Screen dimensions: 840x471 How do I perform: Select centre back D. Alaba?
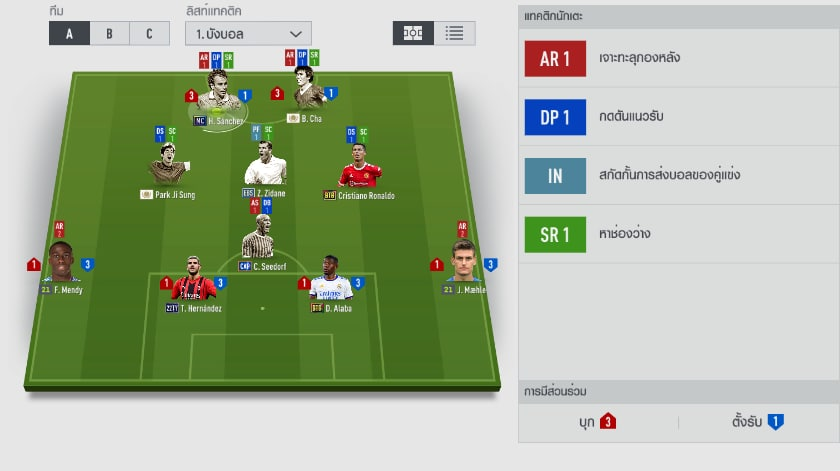(x=330, y=283)
